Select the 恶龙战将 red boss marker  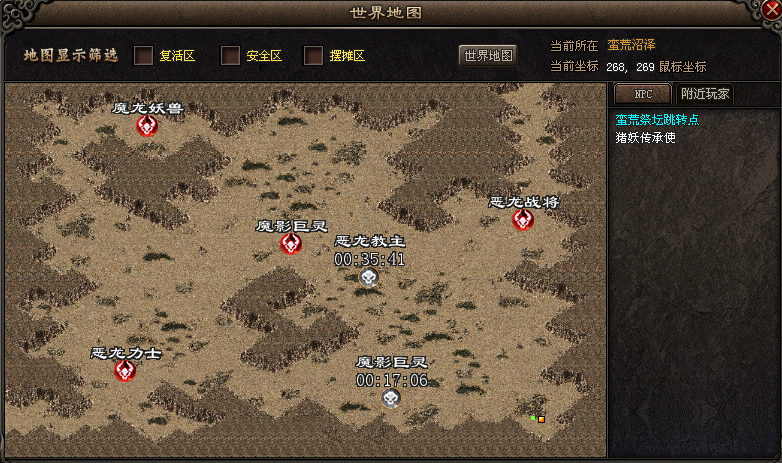523,219
